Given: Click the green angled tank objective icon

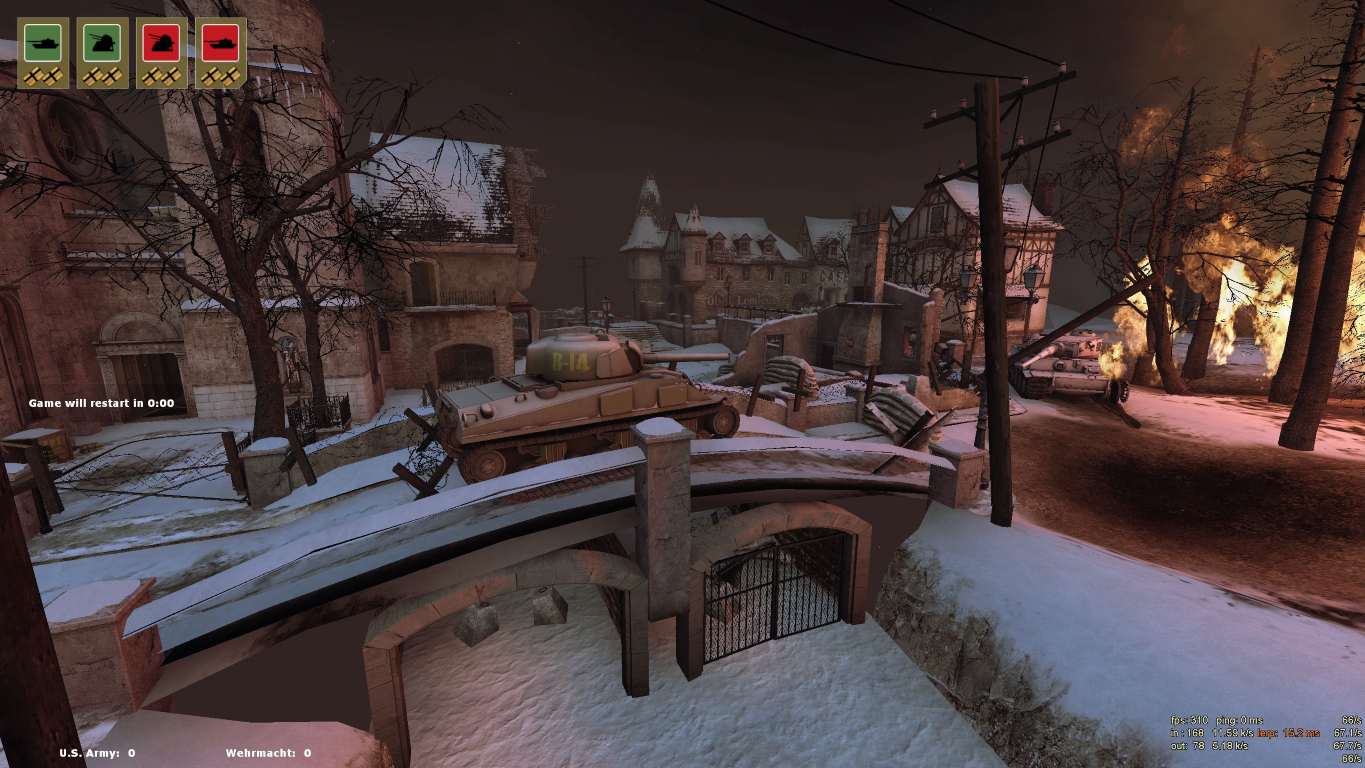Looking at the screenshot, I should [102, 43].
